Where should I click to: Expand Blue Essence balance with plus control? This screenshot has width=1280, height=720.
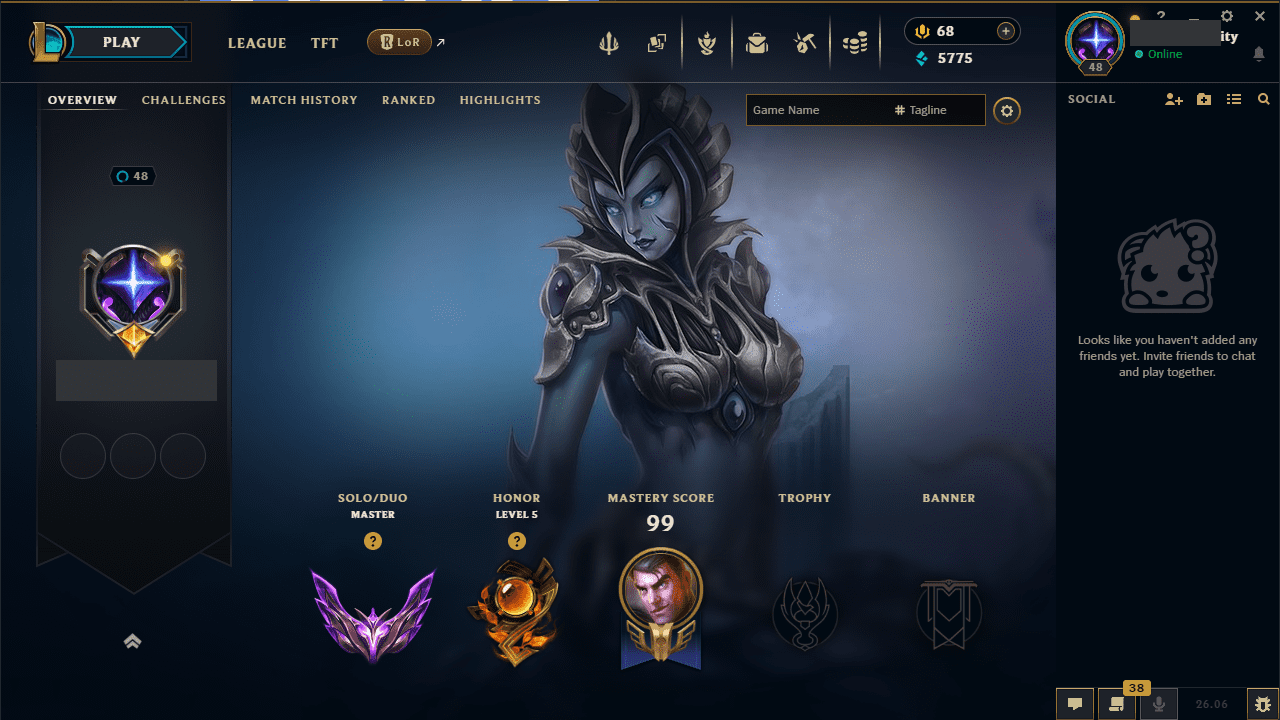[1005, 31]
